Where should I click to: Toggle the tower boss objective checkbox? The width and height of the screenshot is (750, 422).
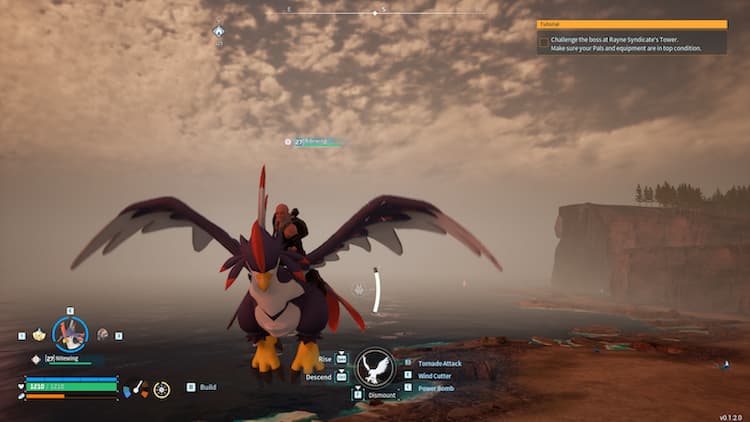point(544,42)
